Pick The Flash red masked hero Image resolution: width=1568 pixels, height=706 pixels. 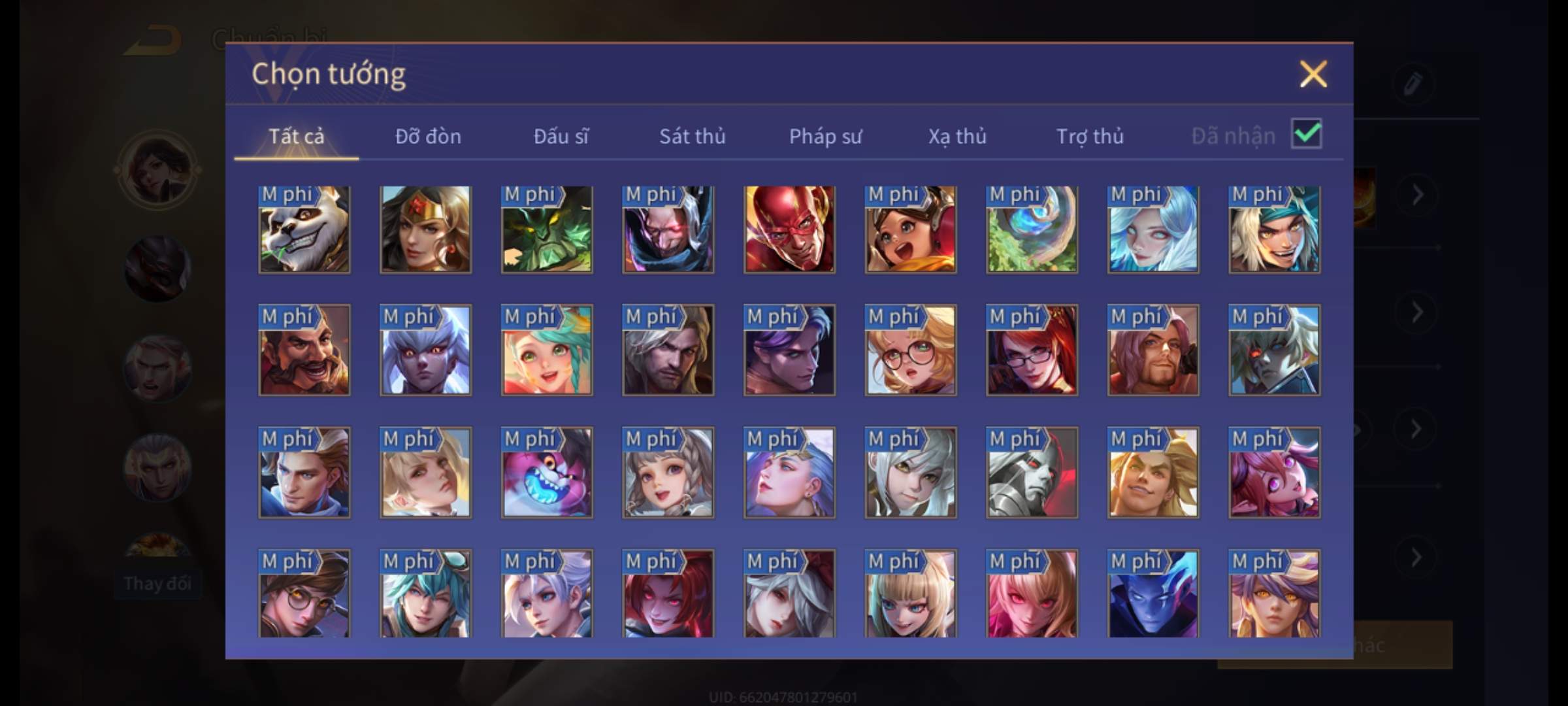point(789,229)
